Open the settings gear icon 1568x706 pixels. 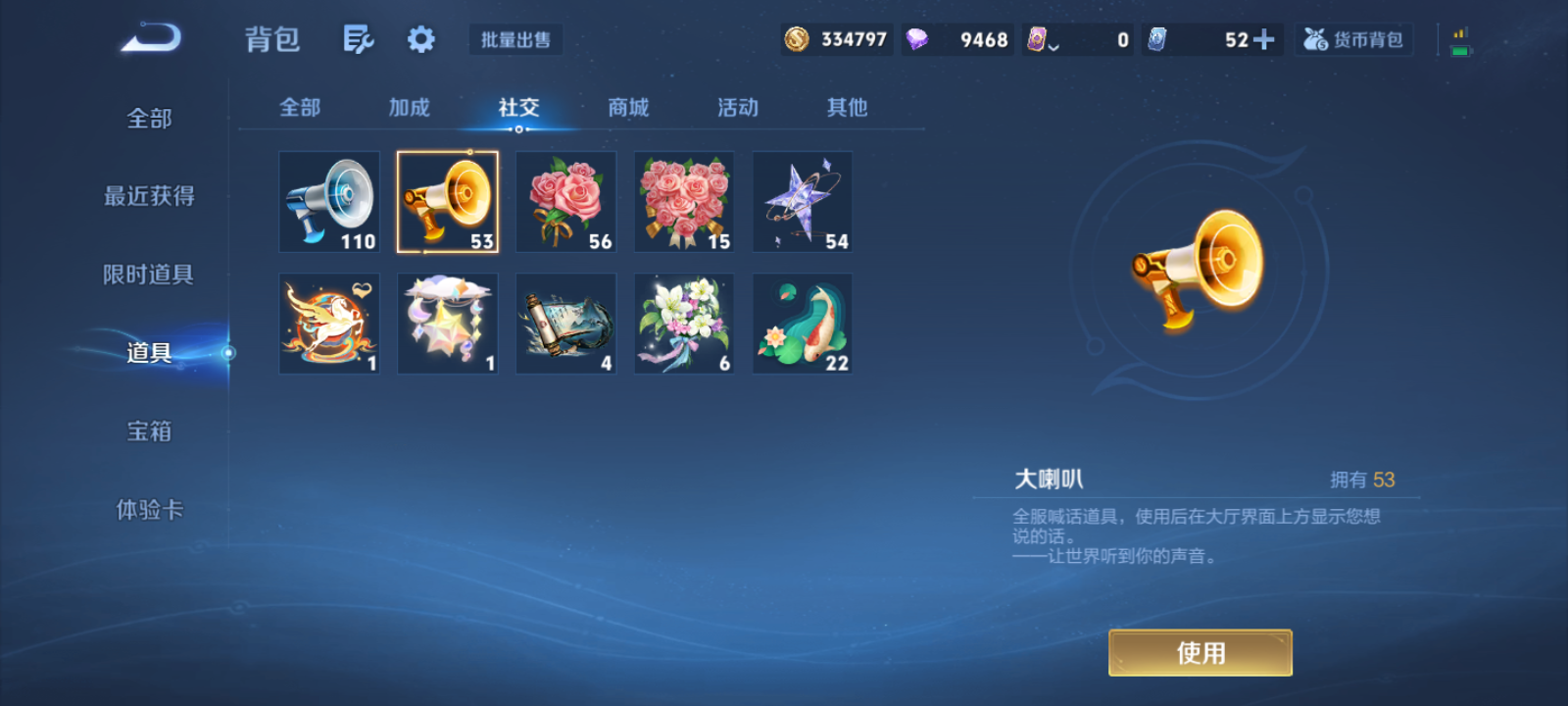tap(420, 37)
